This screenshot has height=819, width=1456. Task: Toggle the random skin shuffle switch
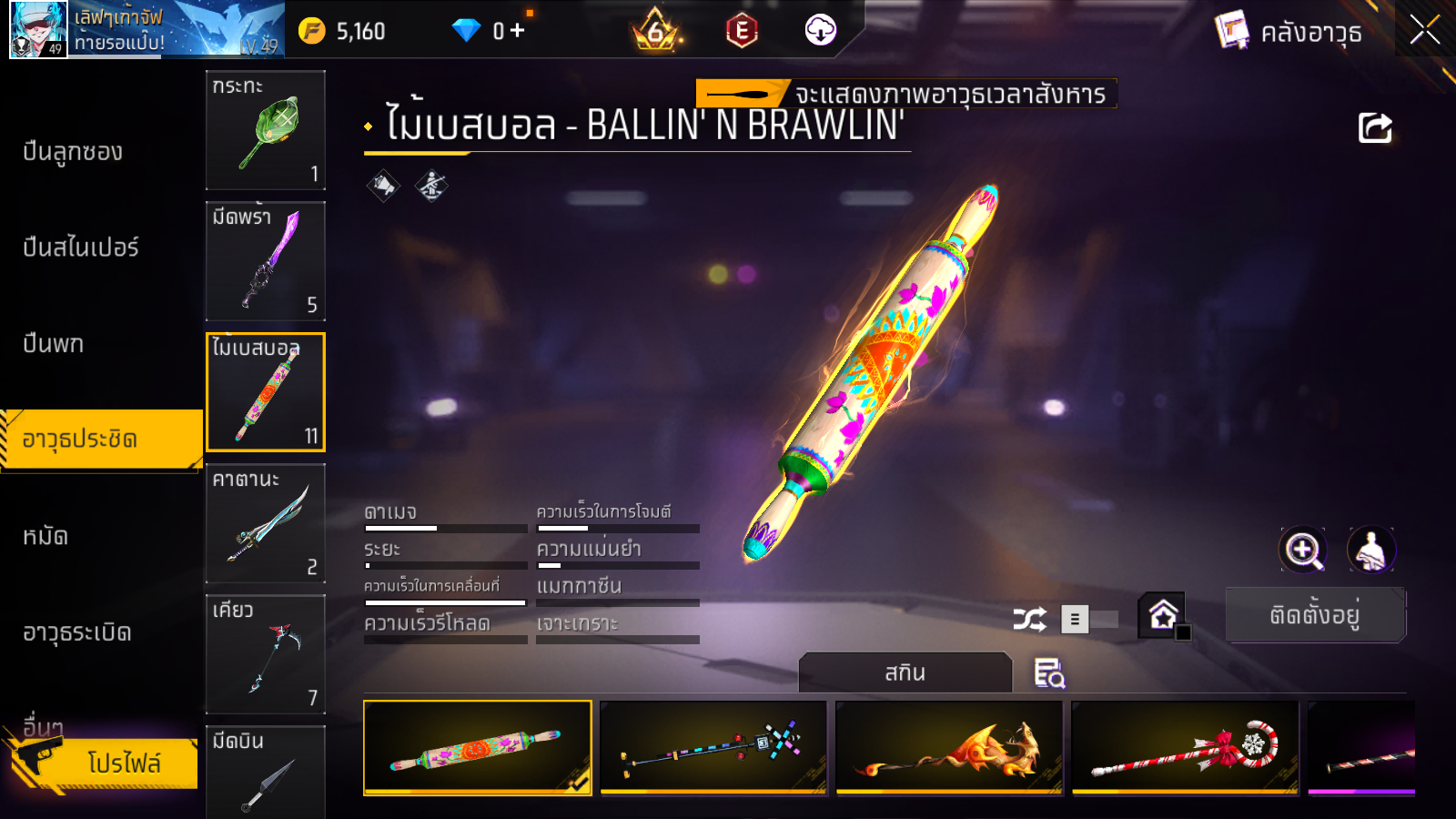1088,620
